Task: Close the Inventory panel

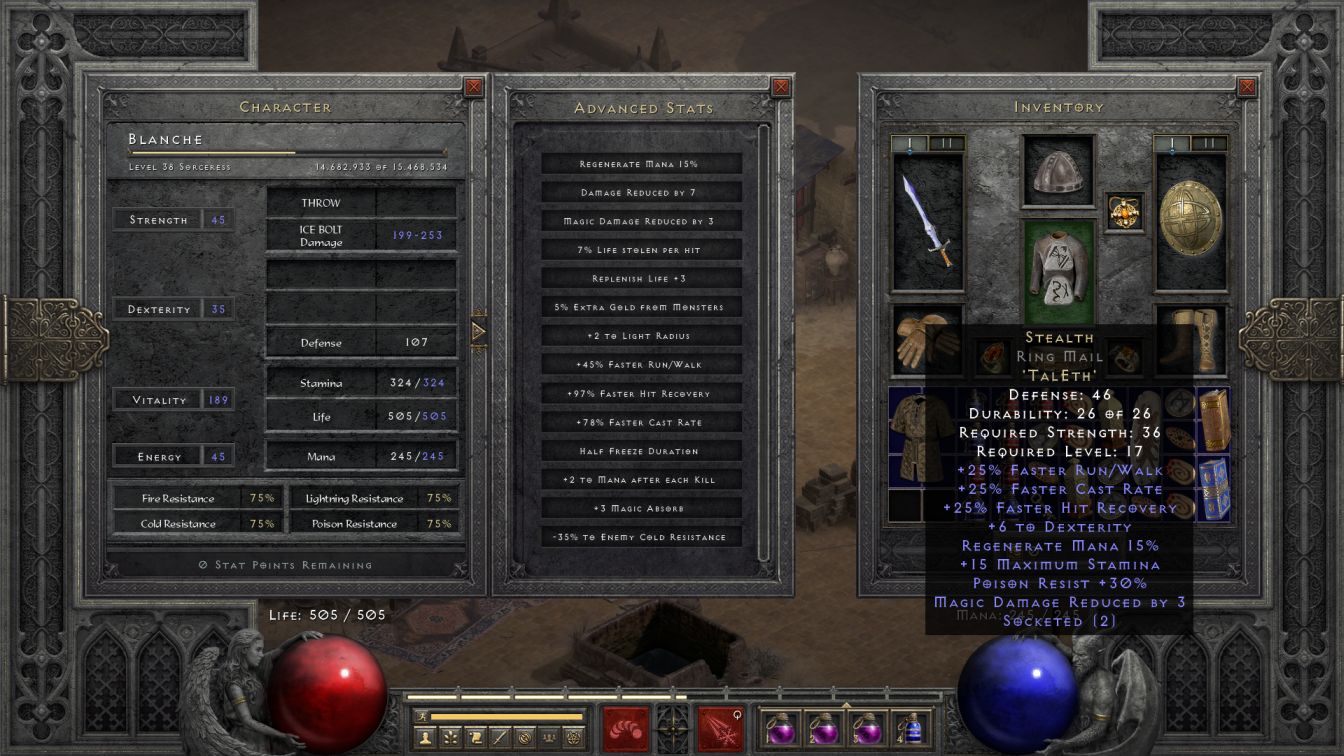Action: tap(1247, 87)
